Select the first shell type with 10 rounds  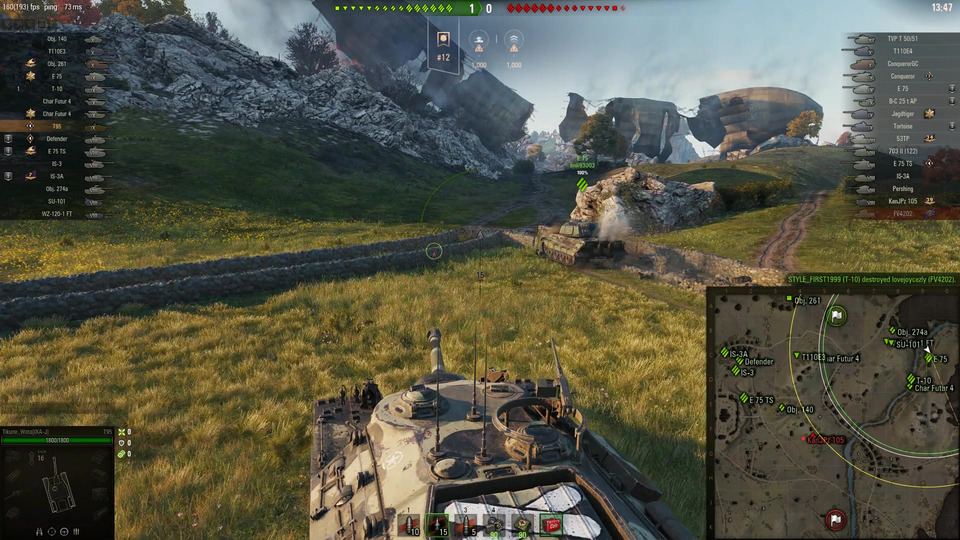[x=408, y=523]
